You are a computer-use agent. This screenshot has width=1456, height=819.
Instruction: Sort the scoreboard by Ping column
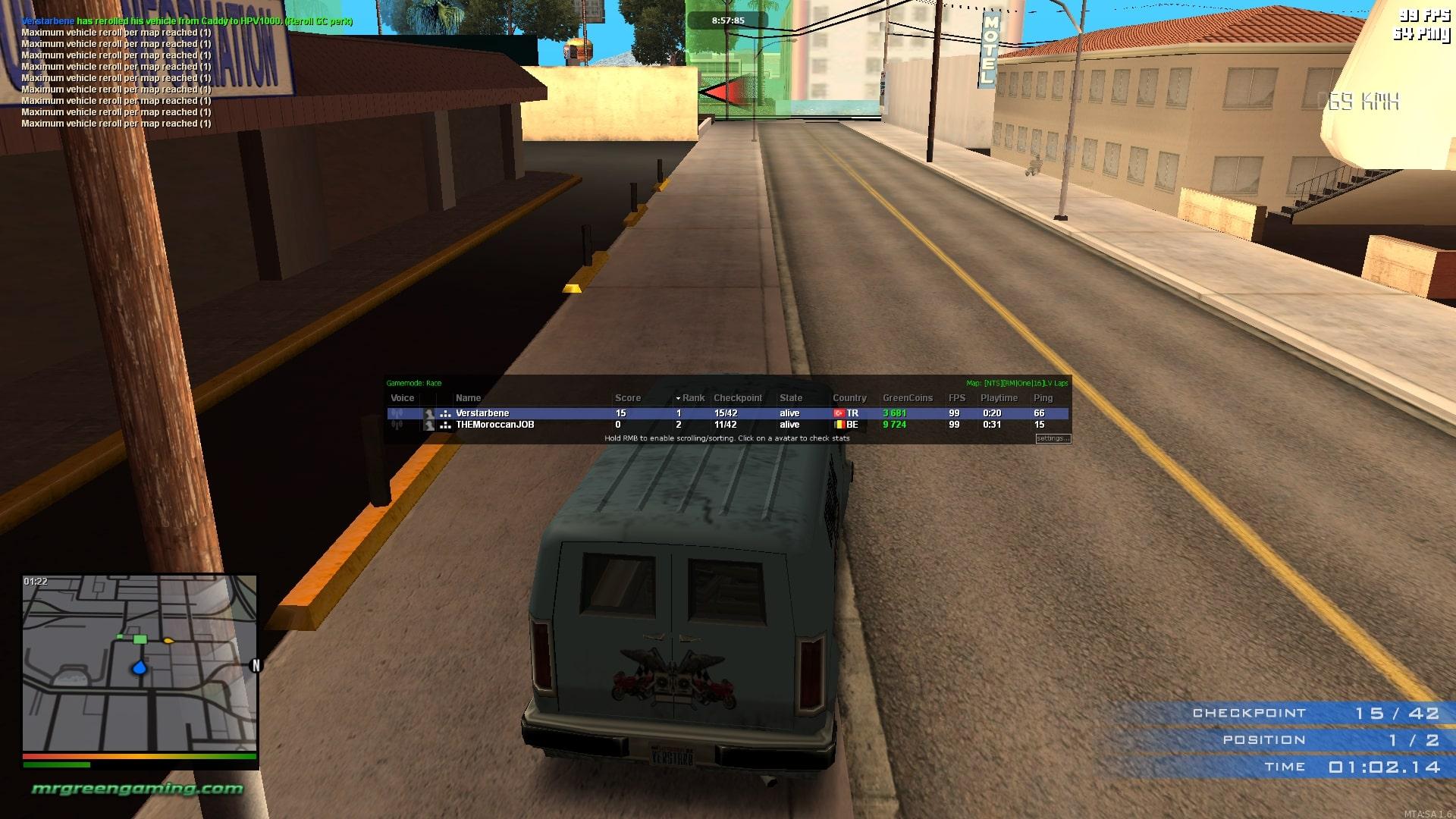pos(1043,398)
